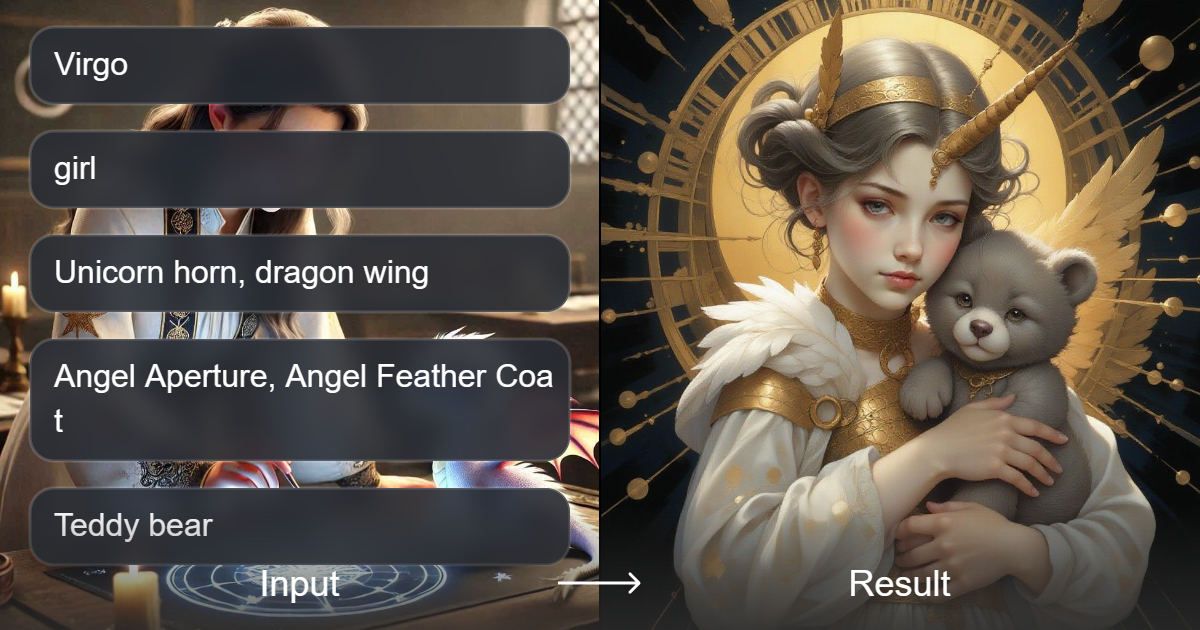The image size is (1200, 630).
Task: Select the Teddy bear input field
Action: pyautogui.click(x=299, y=526)
